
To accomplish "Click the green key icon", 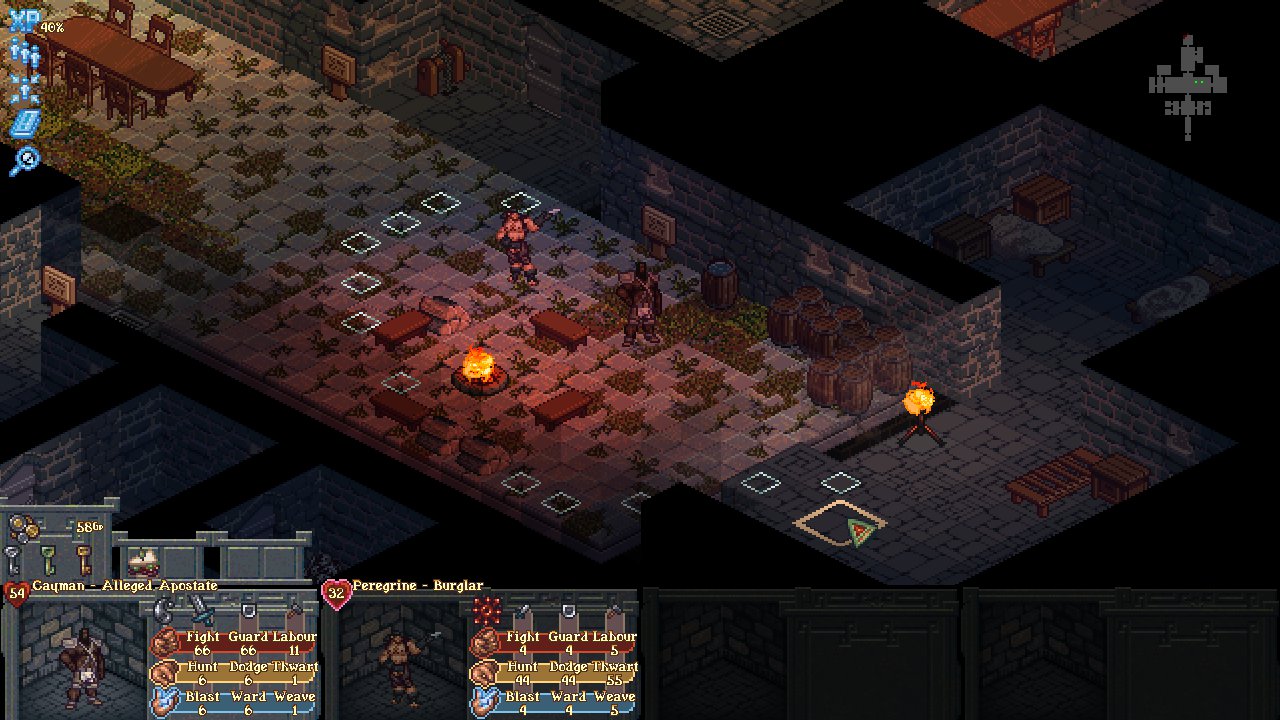I will (48, 559).
